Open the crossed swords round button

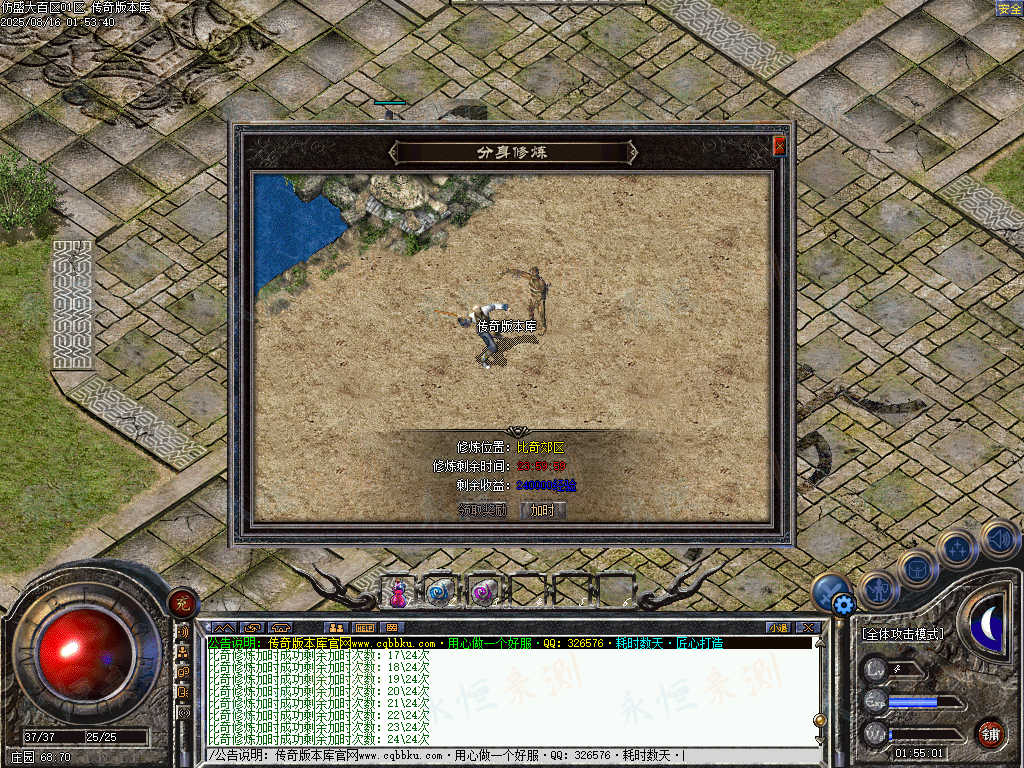[x=829, y=588]
